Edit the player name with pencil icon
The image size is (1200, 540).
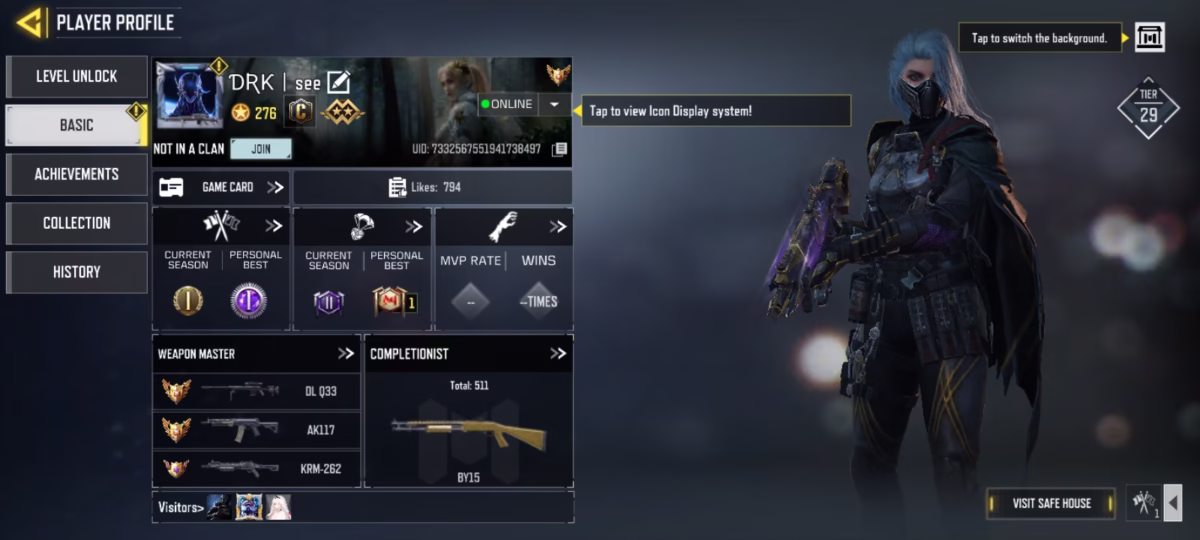339,83
